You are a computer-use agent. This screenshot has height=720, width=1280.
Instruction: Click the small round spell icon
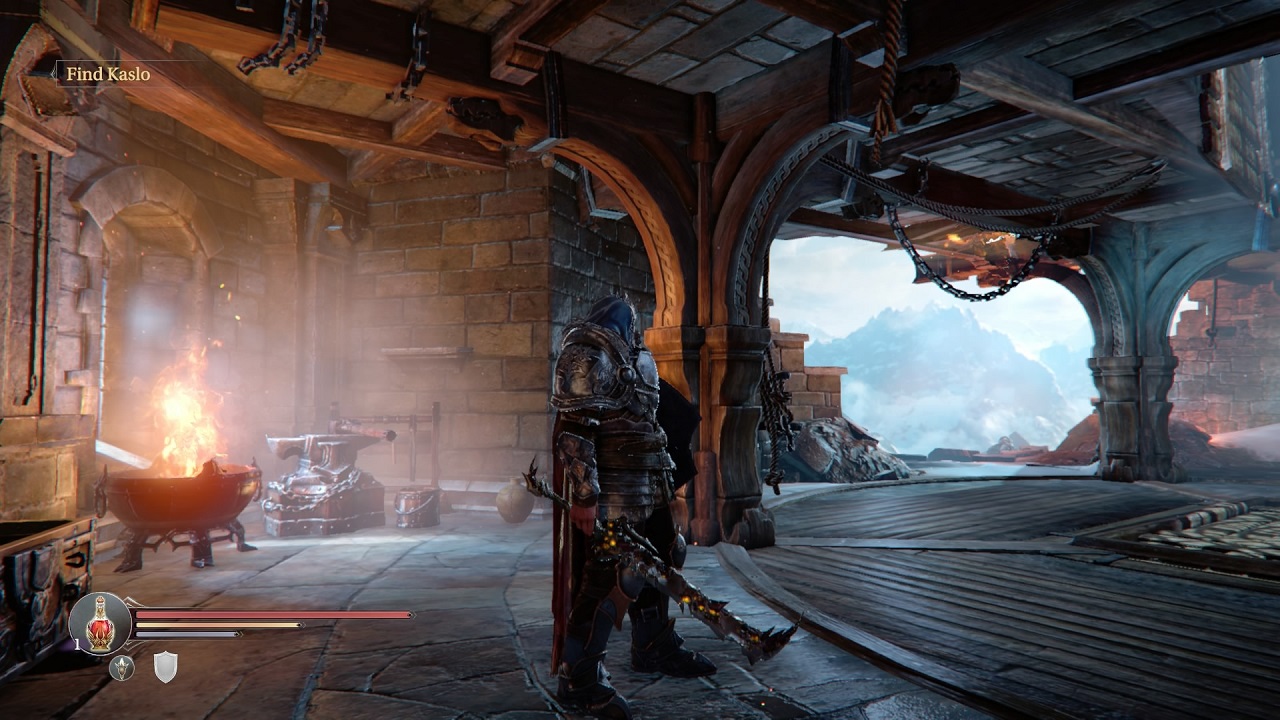[x=122, y=667]
